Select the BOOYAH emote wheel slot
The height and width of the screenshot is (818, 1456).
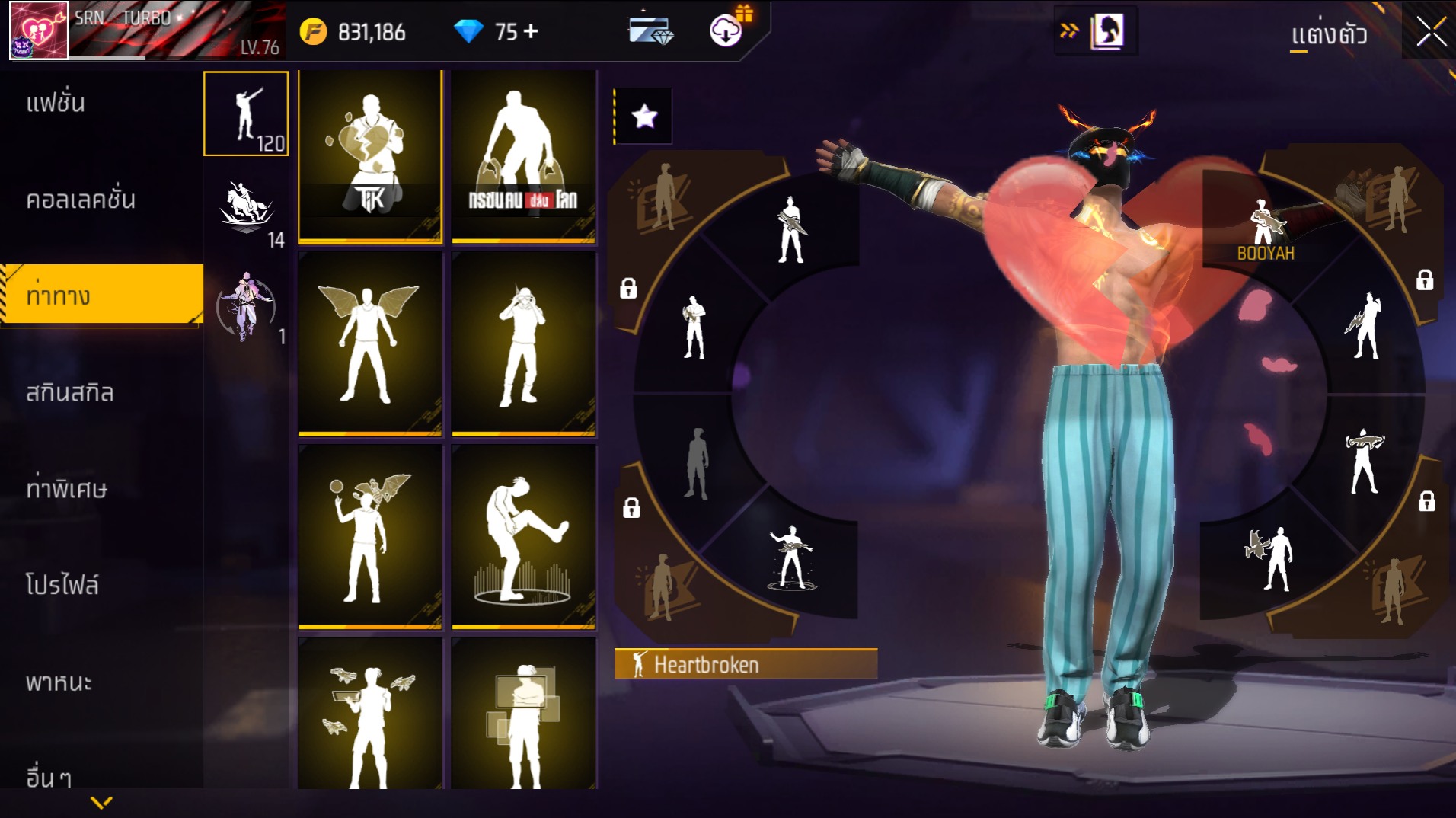click(1265, 228)
